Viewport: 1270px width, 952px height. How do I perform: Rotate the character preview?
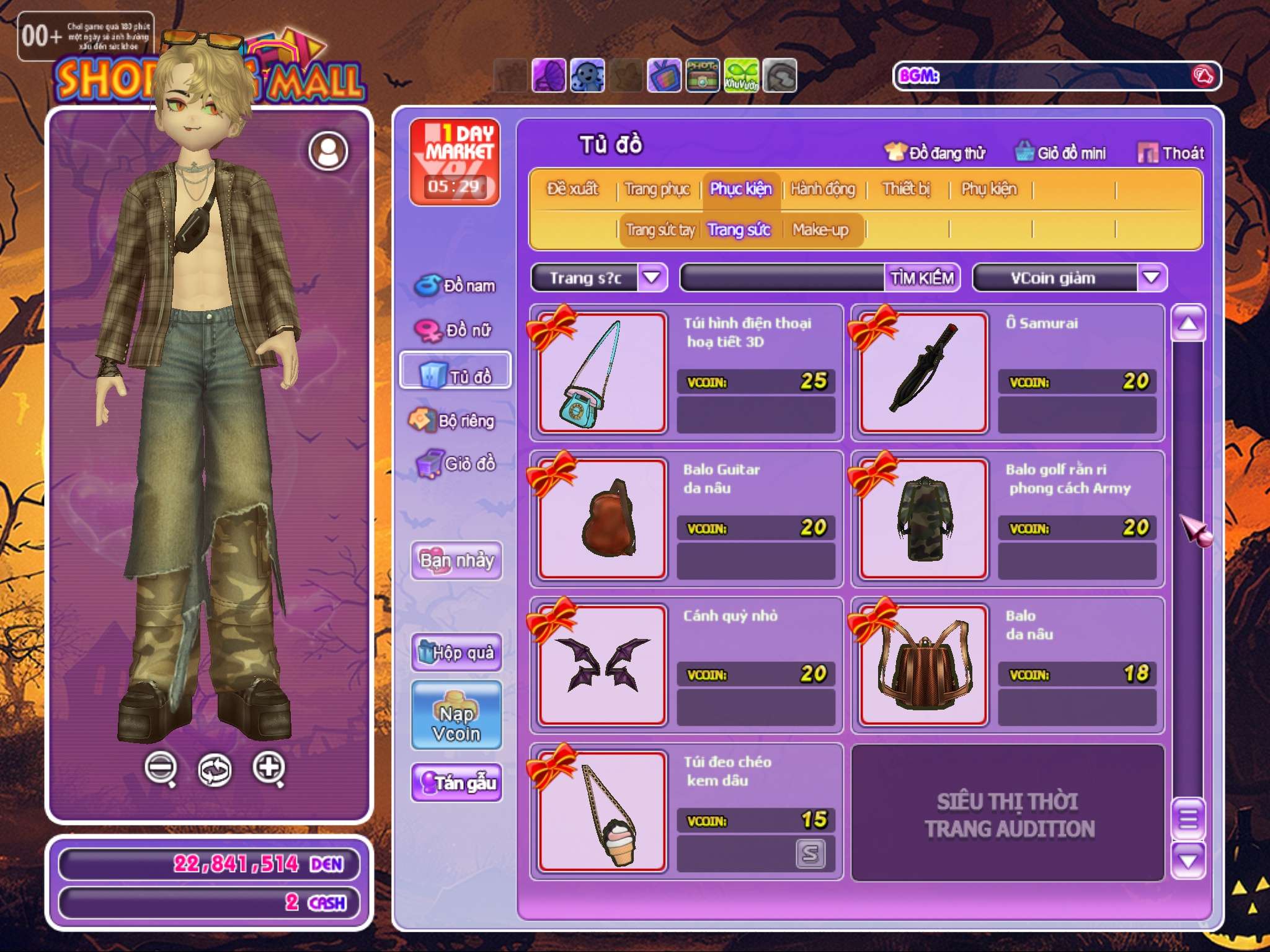tap(215, 770)
